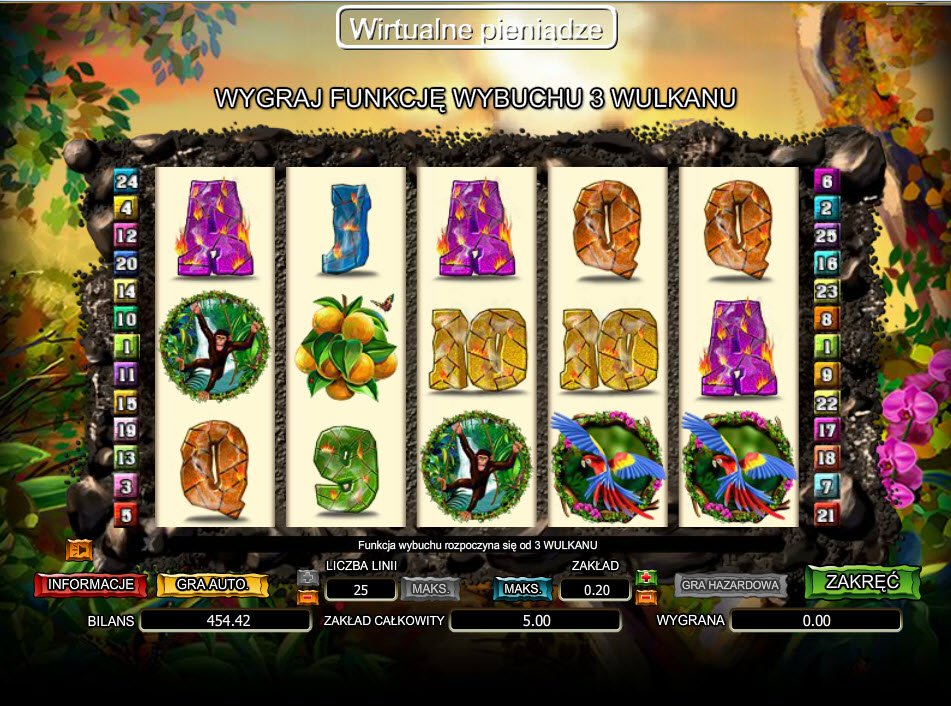Start autoplay with GRA AUTO.
This screenshot has width=951, height=706.
[x=212, y=585]
